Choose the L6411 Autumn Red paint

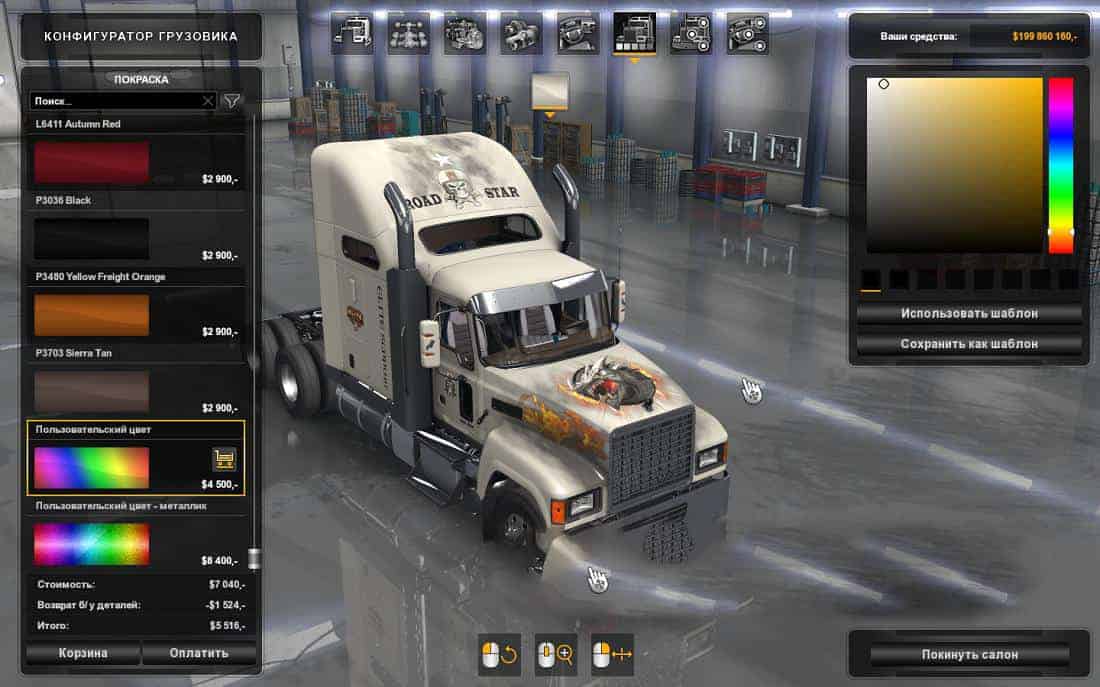(x=92, y=162)
